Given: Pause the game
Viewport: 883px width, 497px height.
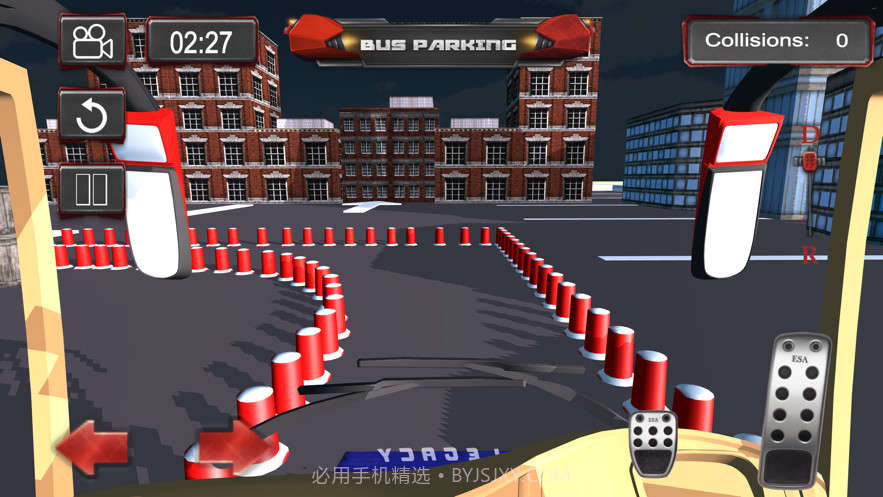Looking at the screenshot, I should point(92,189).
